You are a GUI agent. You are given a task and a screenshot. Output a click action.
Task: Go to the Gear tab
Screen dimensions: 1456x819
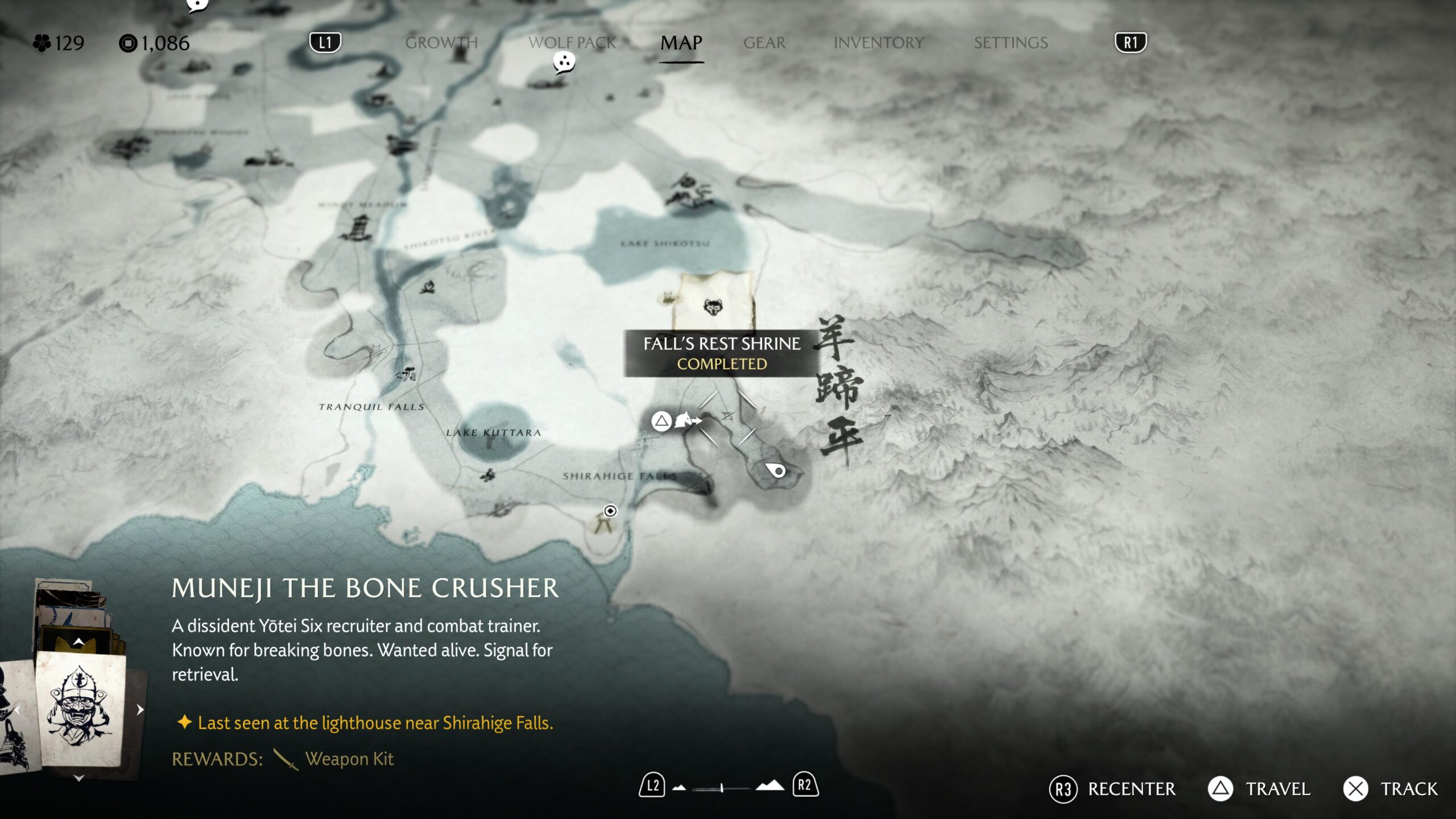coord(764,43)
